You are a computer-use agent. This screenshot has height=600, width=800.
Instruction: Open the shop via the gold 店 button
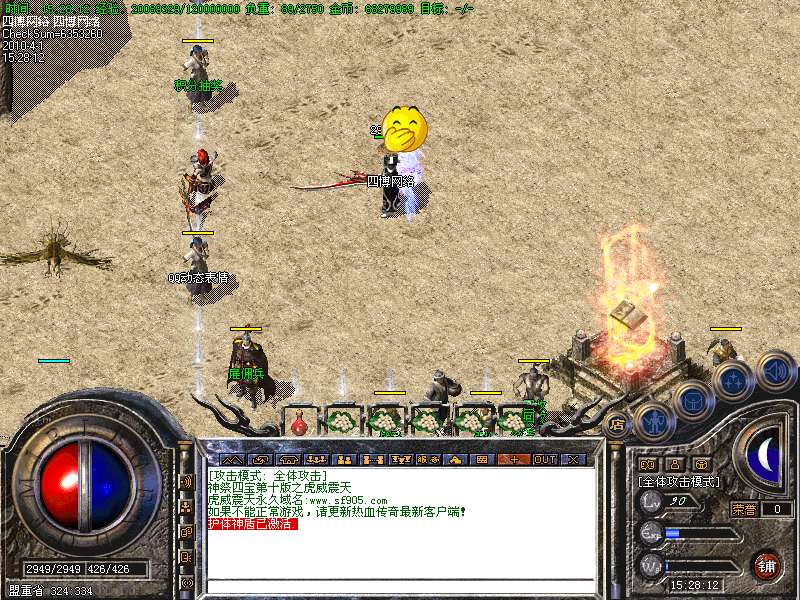point(617,424)
